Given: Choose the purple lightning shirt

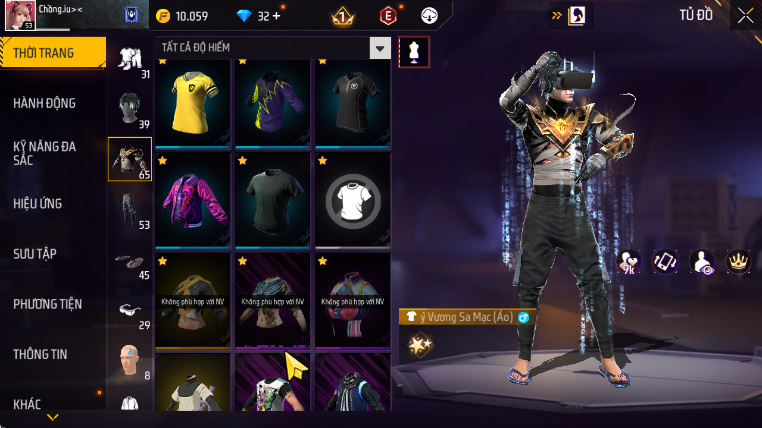Looking at the screenshot, I should (x=273, y=102).
